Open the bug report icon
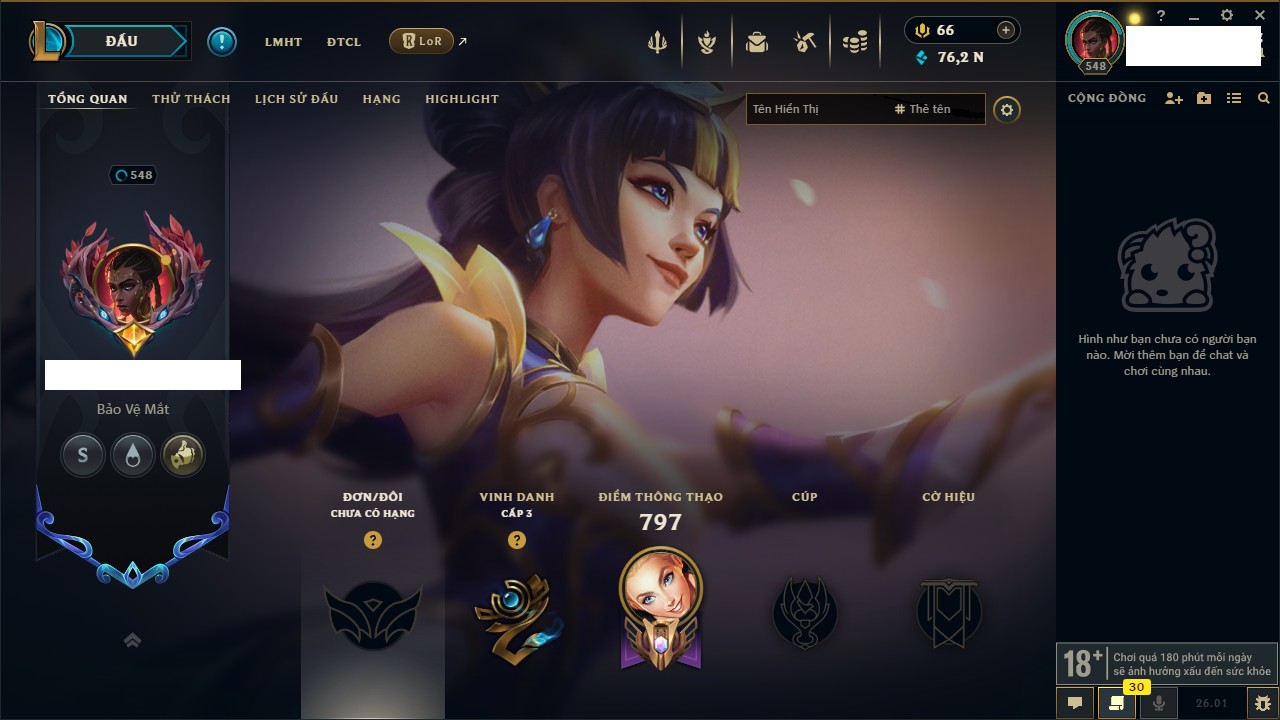This screenshot has height=720, width=1280. click(x=1263, y=703)
